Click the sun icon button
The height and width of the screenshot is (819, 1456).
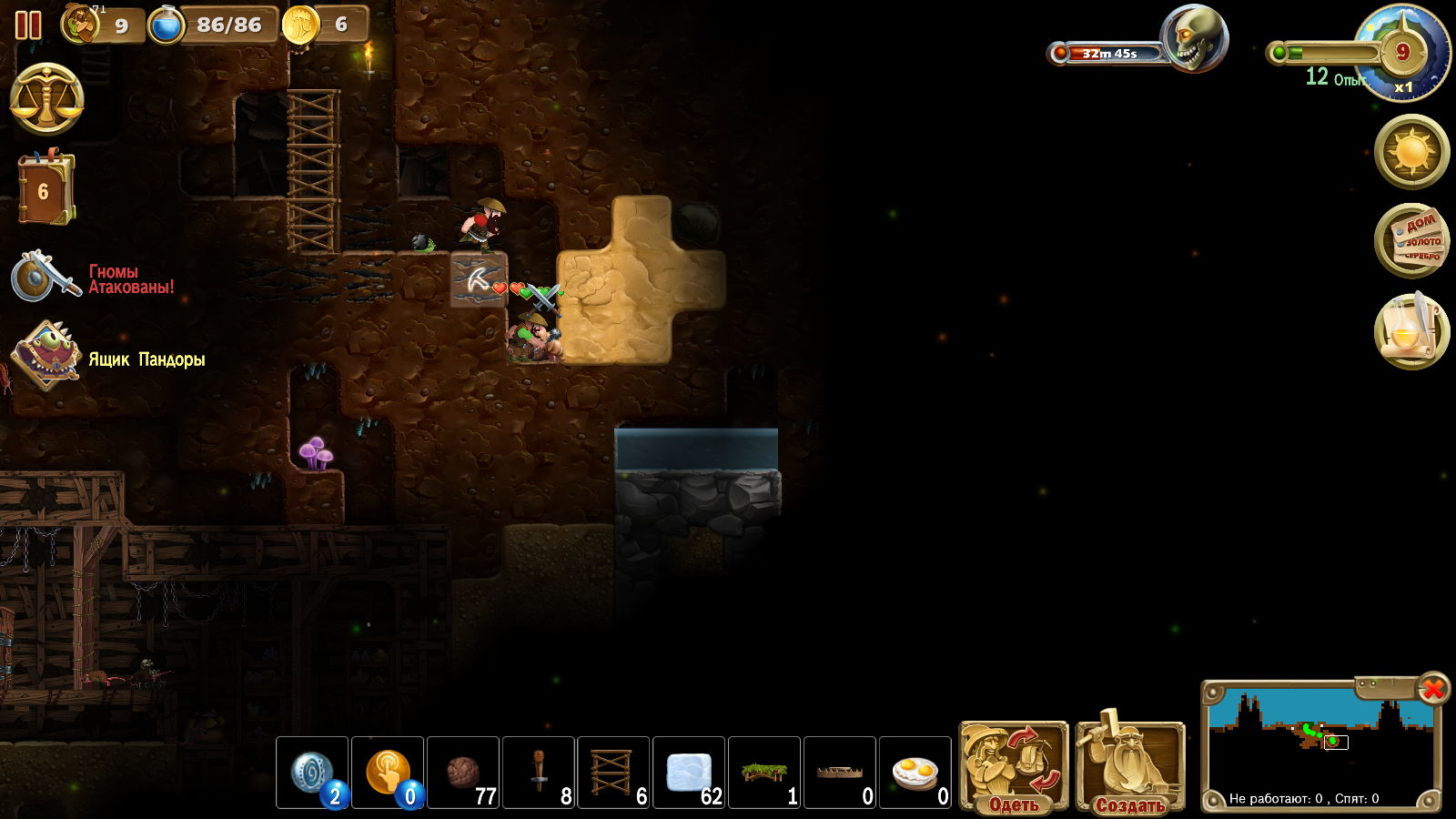click(1411, 151)
